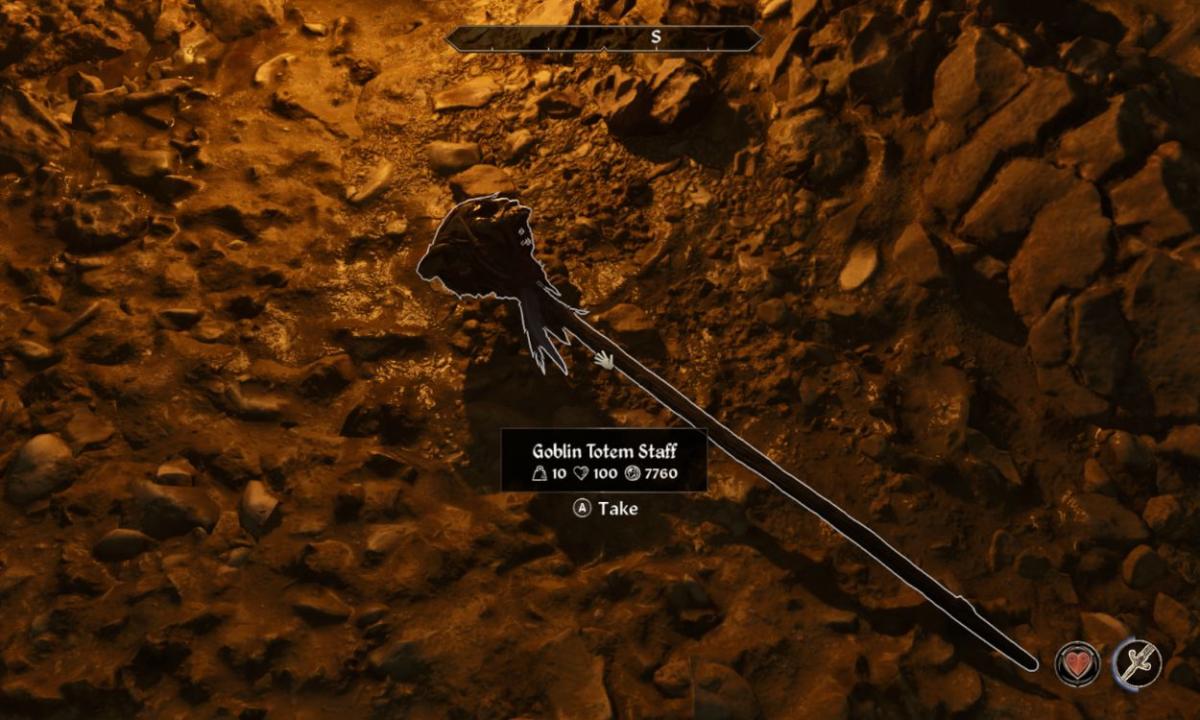Click the red heart HUD icon
Screen dimensions: 1200x720
click(x=1077, y=664)
